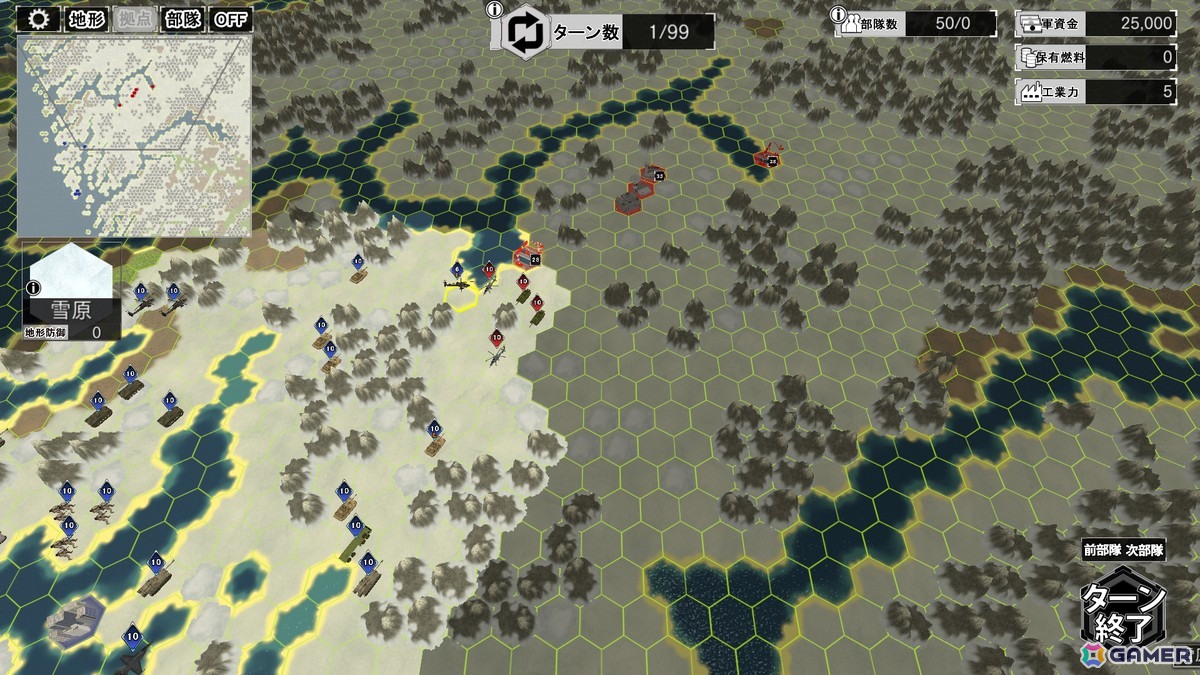1200x675 pixels.
Task: Toggle the 拠点 bases map filter
Action: [x=135, y=19]
